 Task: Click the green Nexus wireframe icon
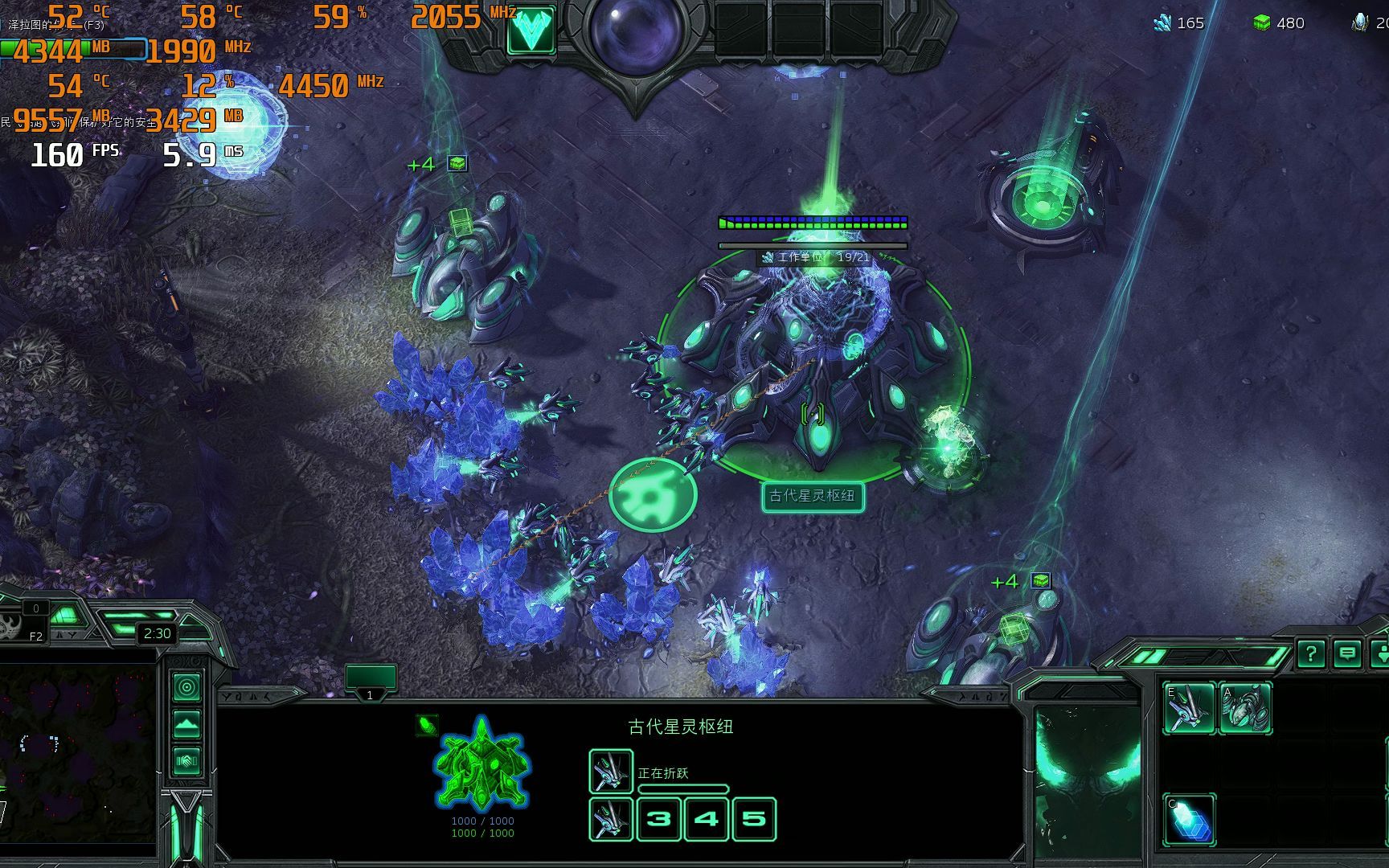[481, 764]
